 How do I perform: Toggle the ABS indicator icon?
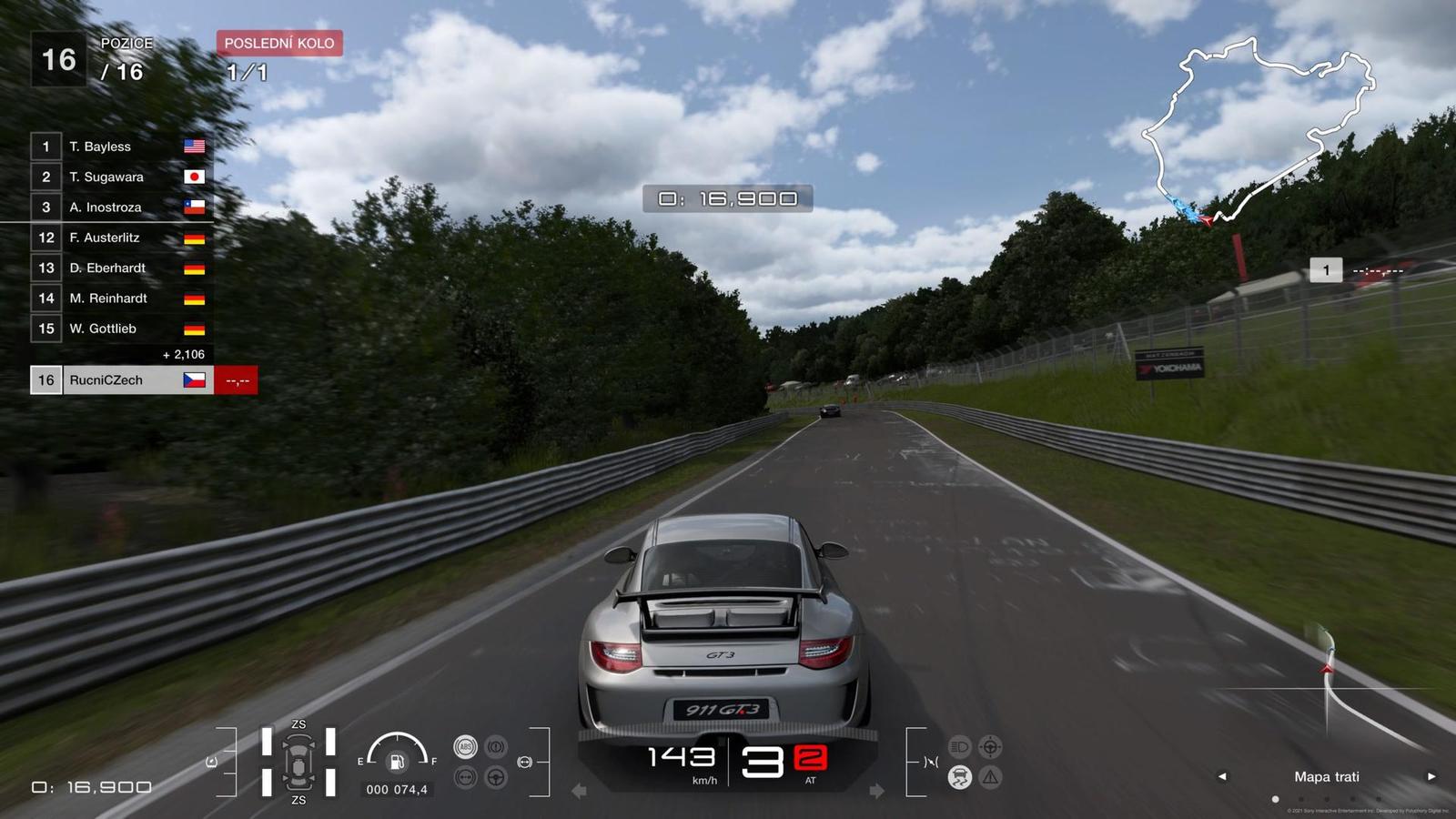coord(465,747)
